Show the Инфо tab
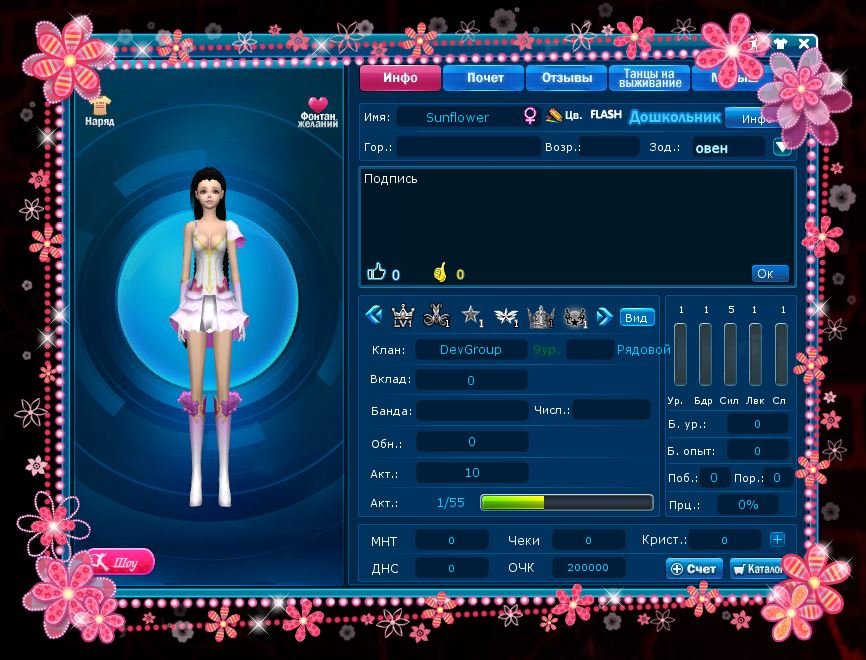866x660 pixels. pyautogui.click(x=400, y=78)
